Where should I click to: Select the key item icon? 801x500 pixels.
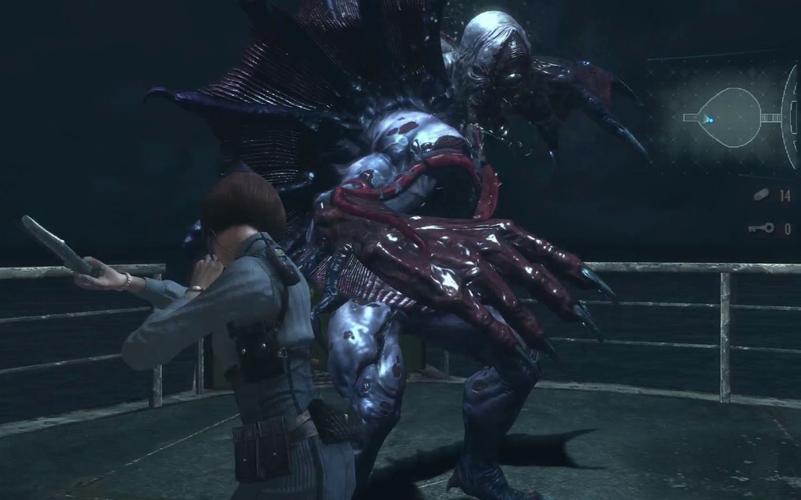tap(760, 229)
